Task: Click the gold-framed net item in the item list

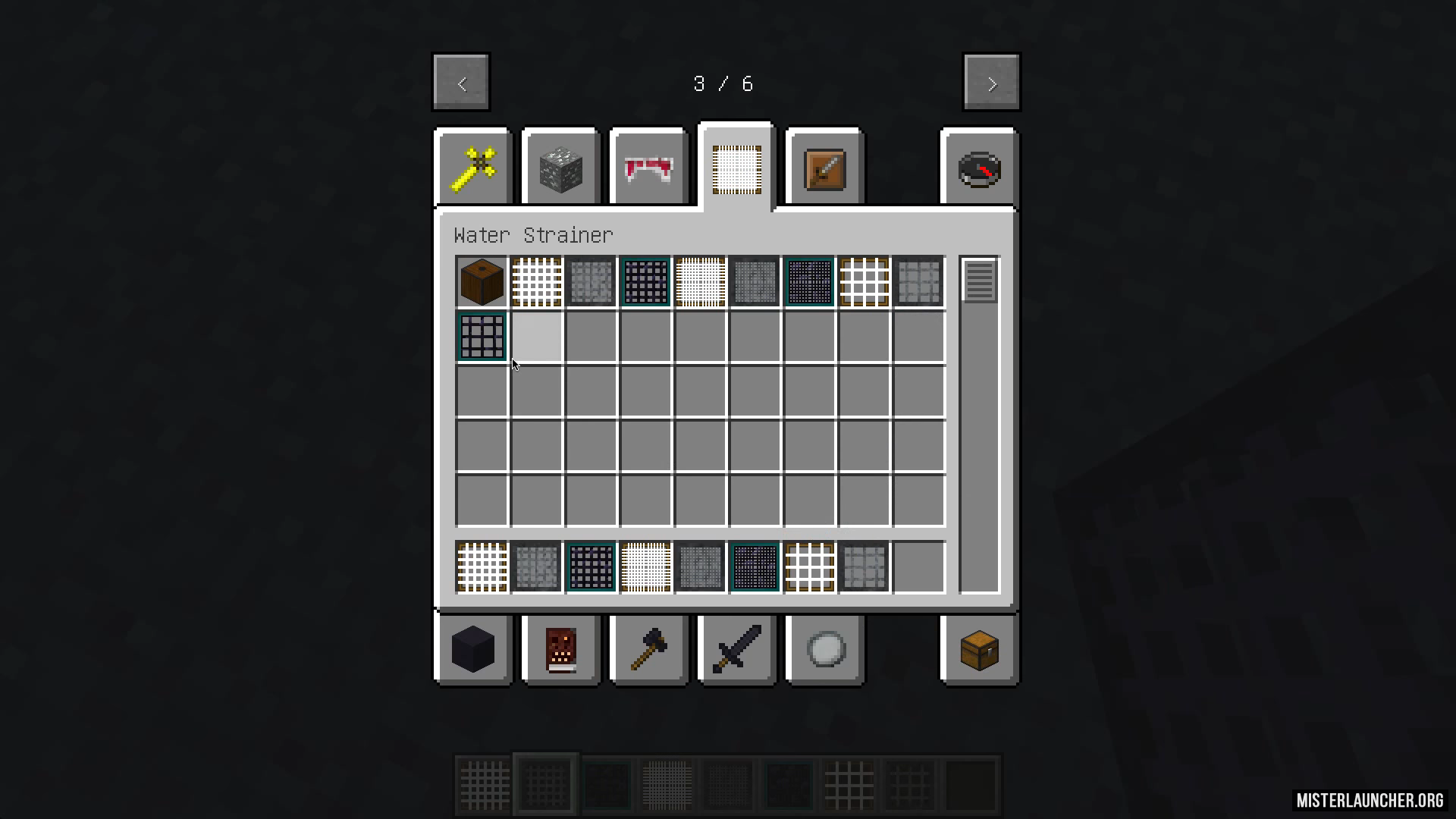Action: coord(864,281)
